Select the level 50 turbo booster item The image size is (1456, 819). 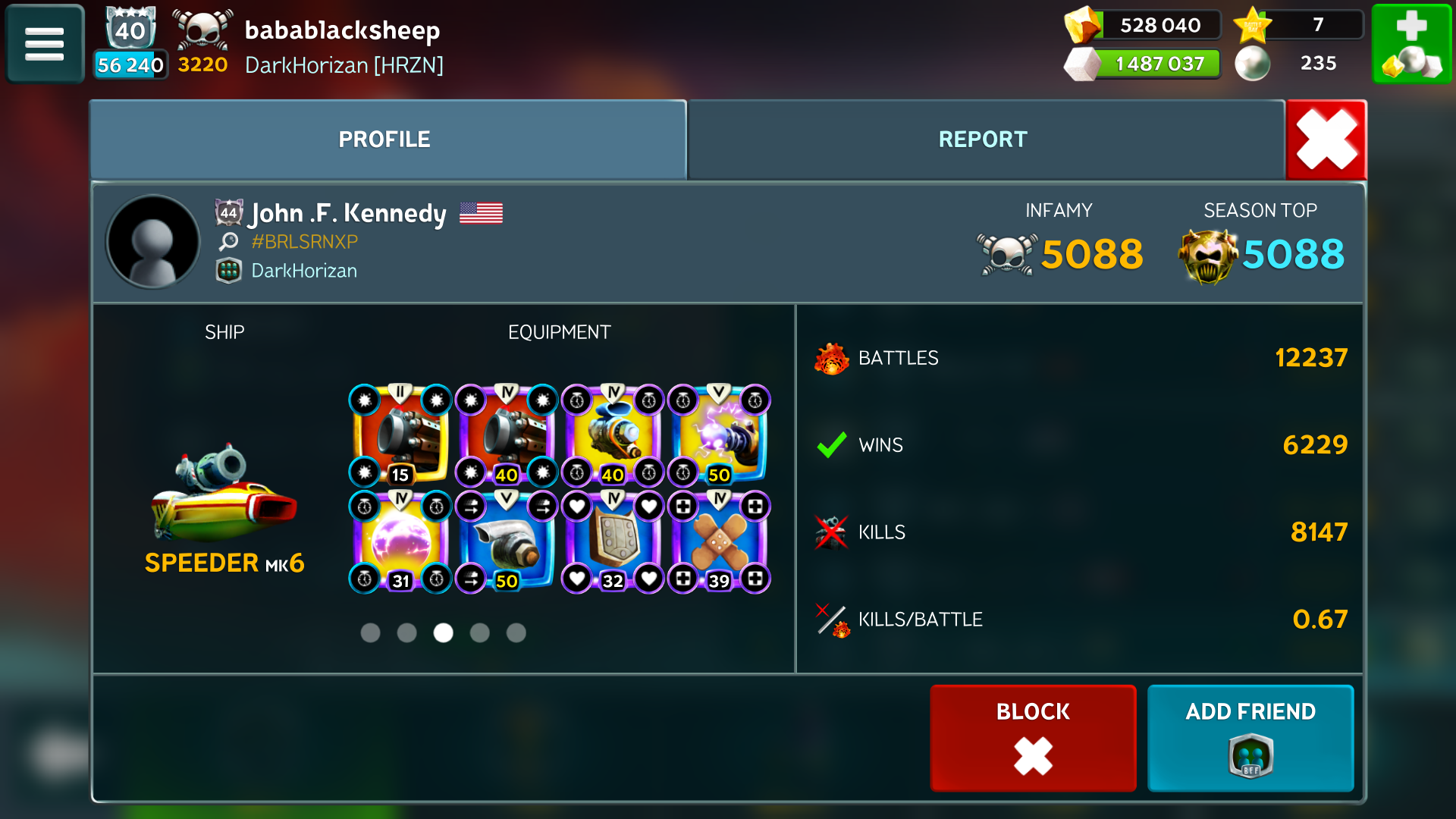(x=507, y=542)
